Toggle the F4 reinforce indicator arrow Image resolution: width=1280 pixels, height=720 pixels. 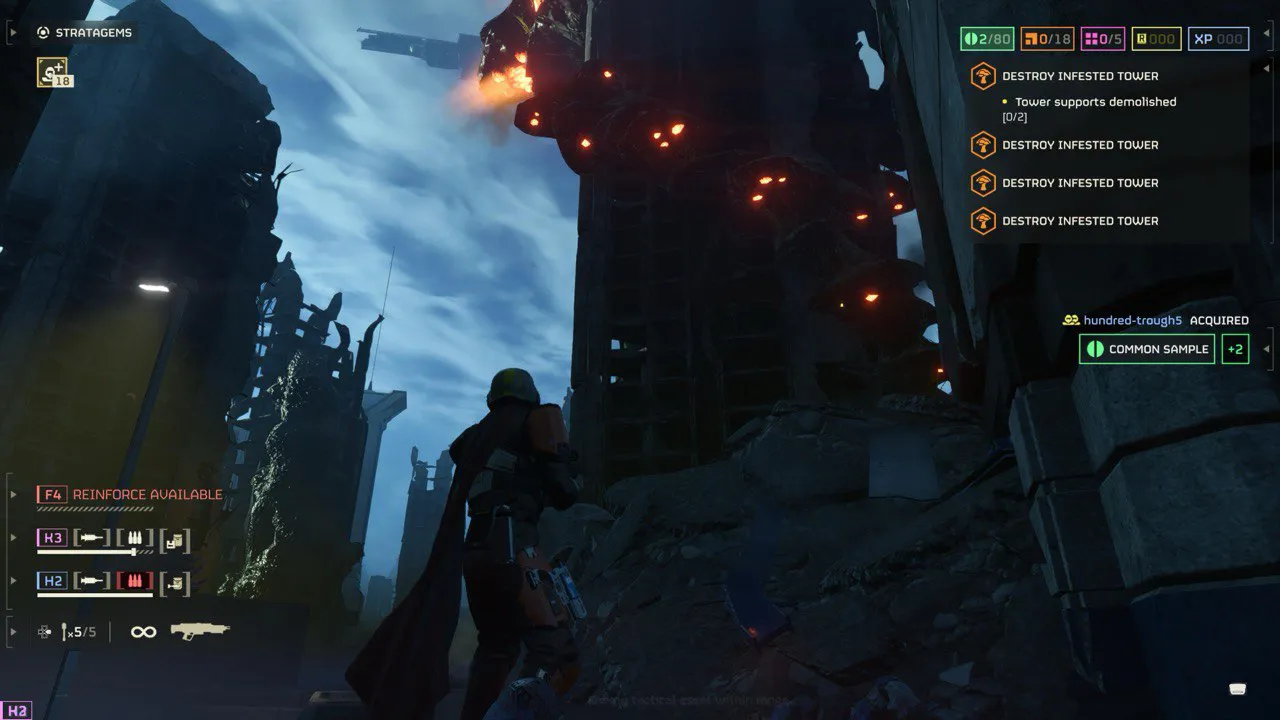coord(12,493)
